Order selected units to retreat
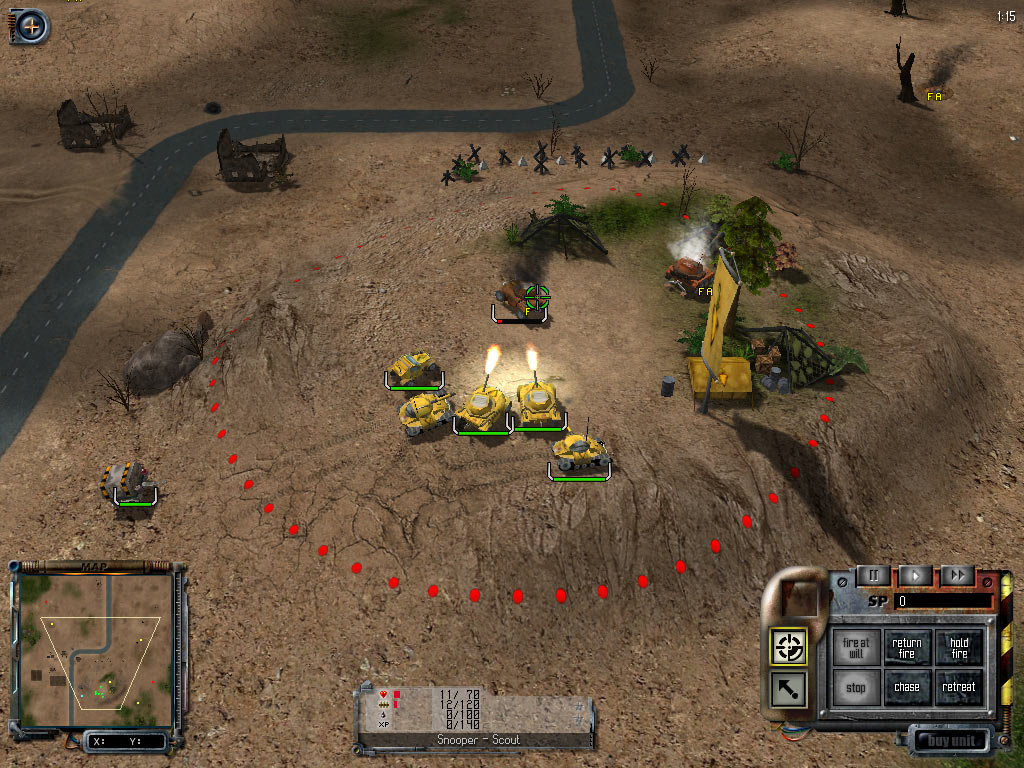1024x768 pixels. [959, 688]
